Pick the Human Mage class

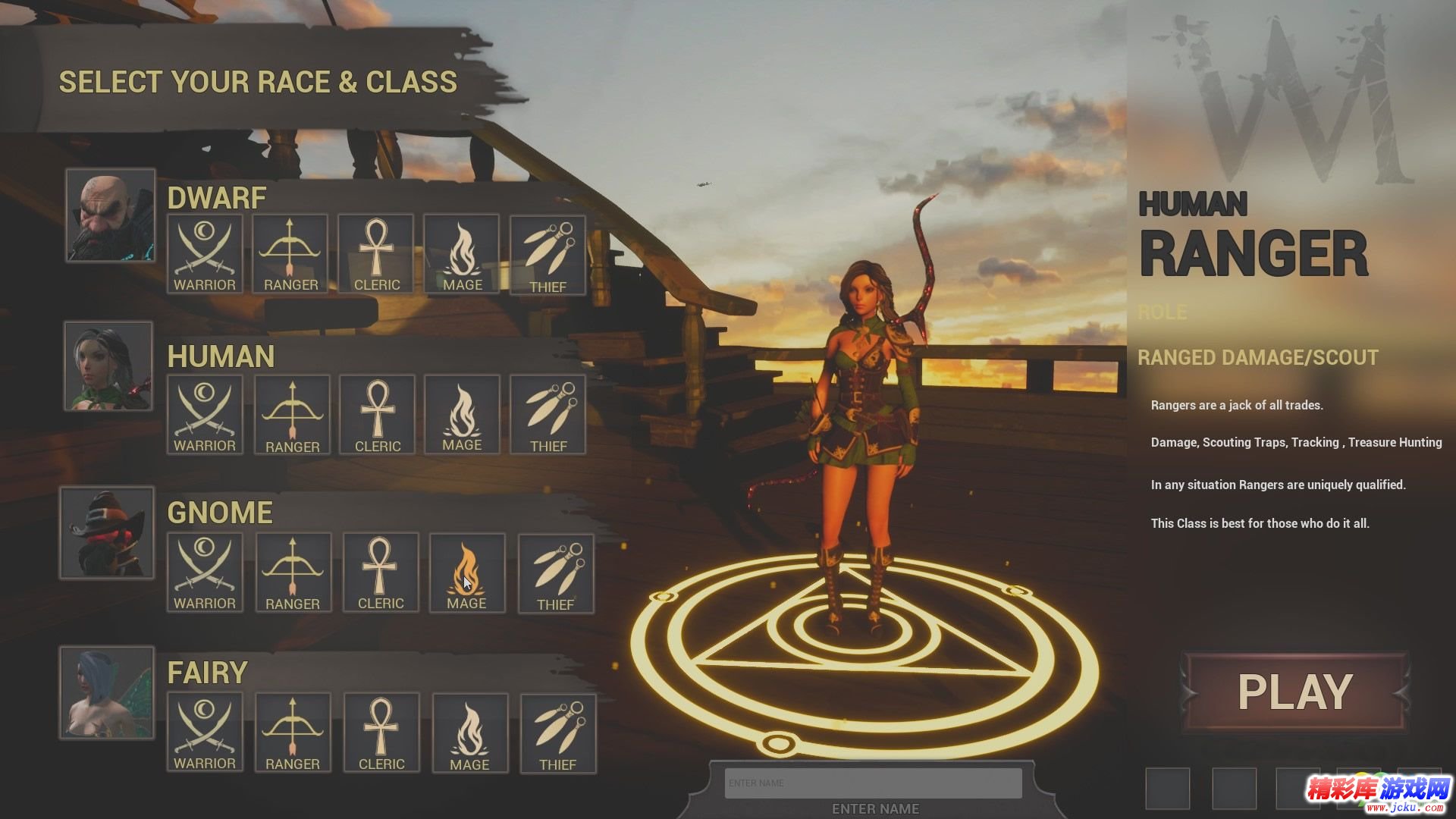click(x=462, y=414)
